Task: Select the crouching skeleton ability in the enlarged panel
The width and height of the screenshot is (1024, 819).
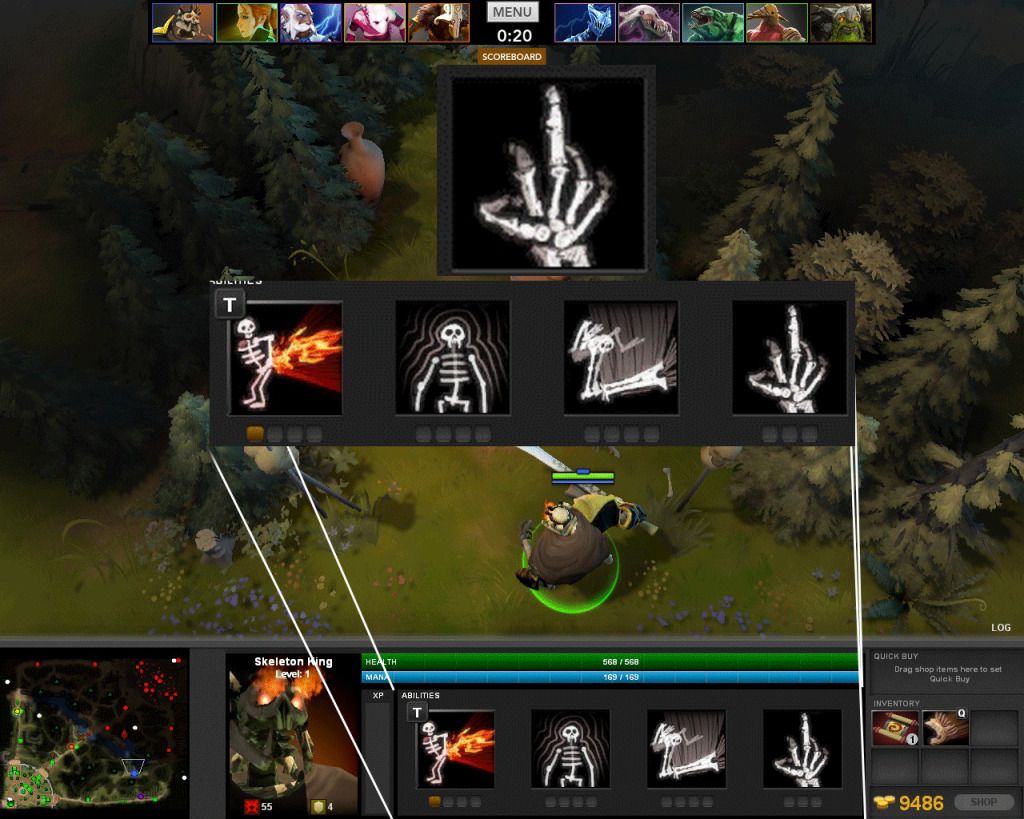Action: (x=621, y=358)
